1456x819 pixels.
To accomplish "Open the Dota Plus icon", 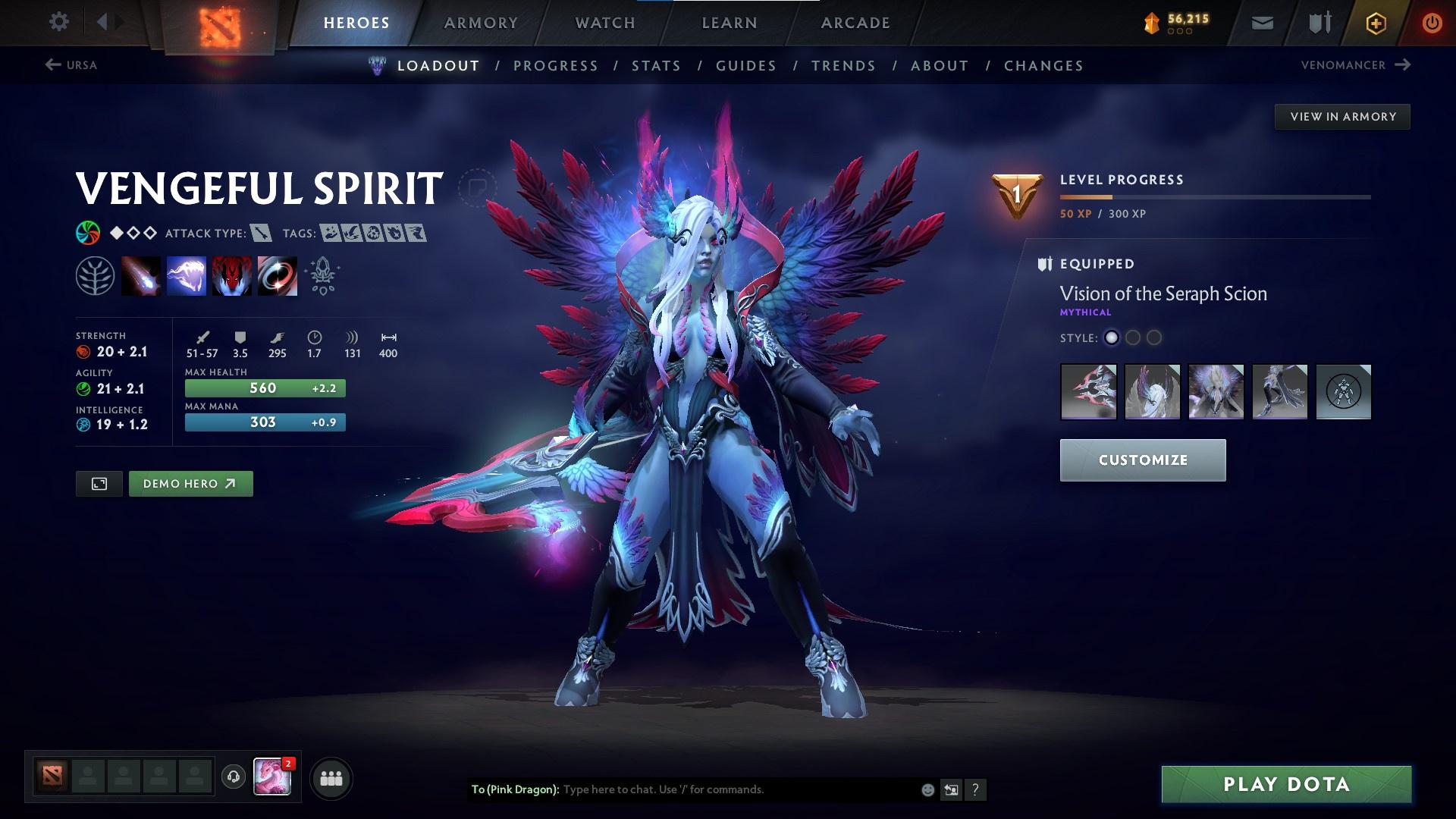I will point(1375,23).
